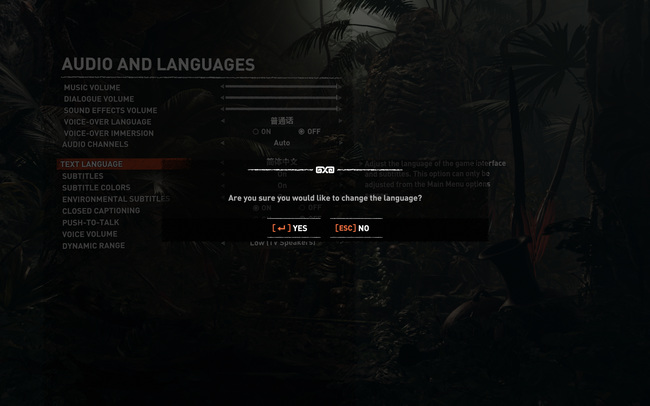650x406 pixels.
Task: Choose the Dialogue Volume row
Action: point(99,99)
